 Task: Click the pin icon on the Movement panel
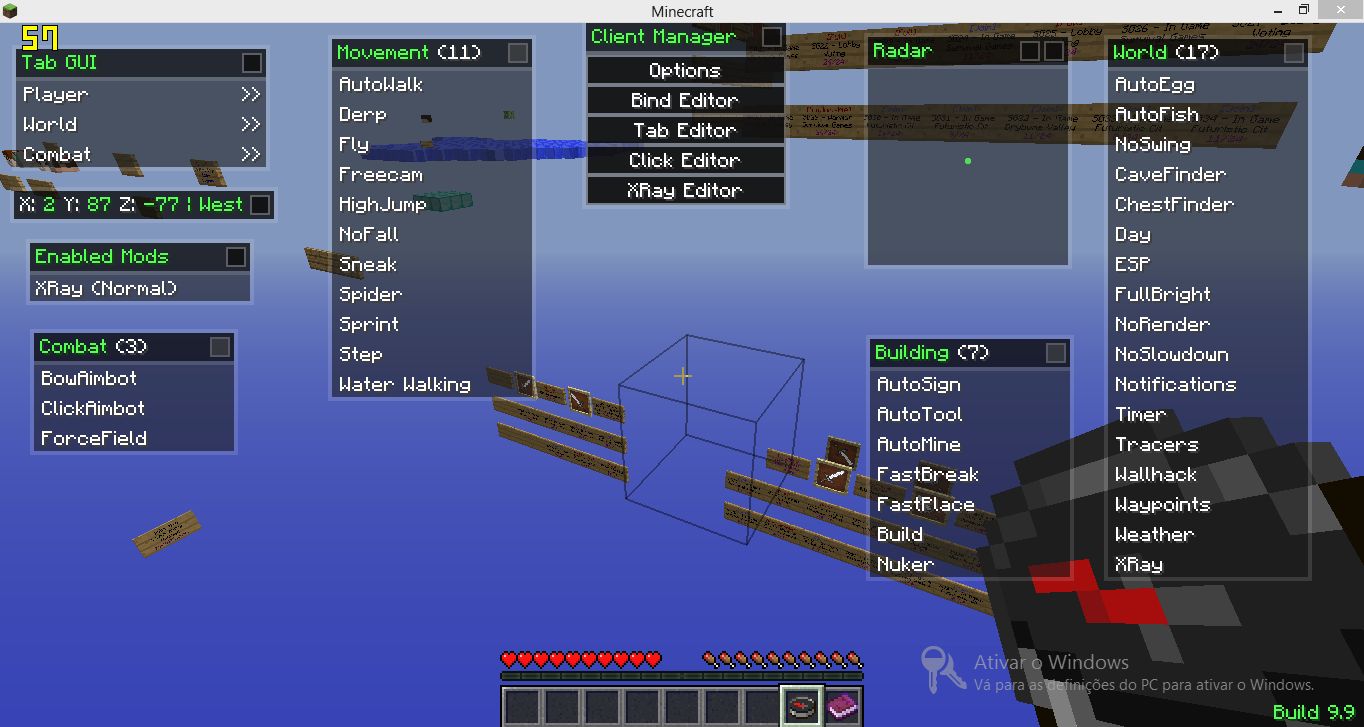point(518,53)
